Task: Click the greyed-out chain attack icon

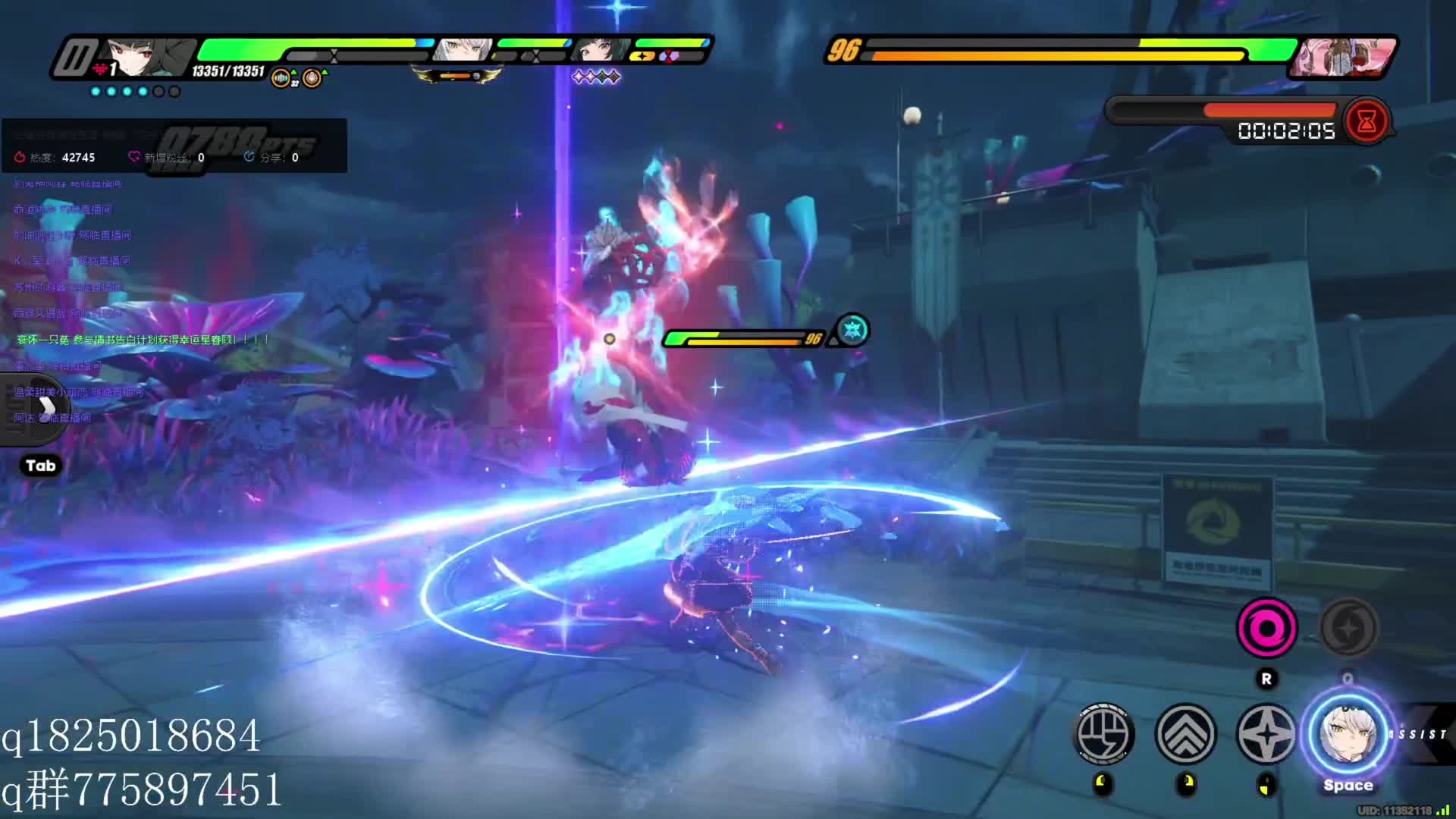Action: (1348, 628)
